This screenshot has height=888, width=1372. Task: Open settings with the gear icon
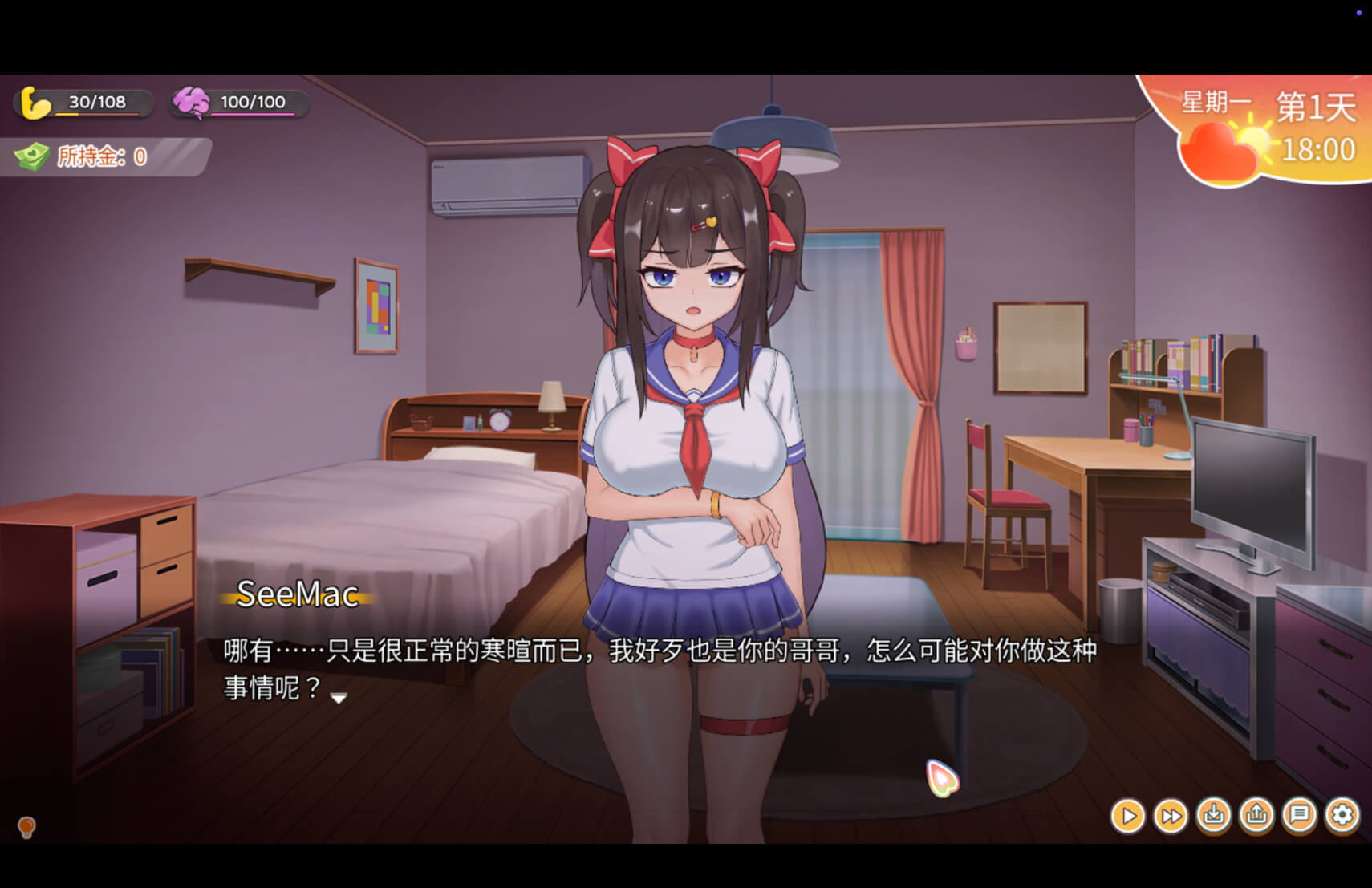(1342, 816)
